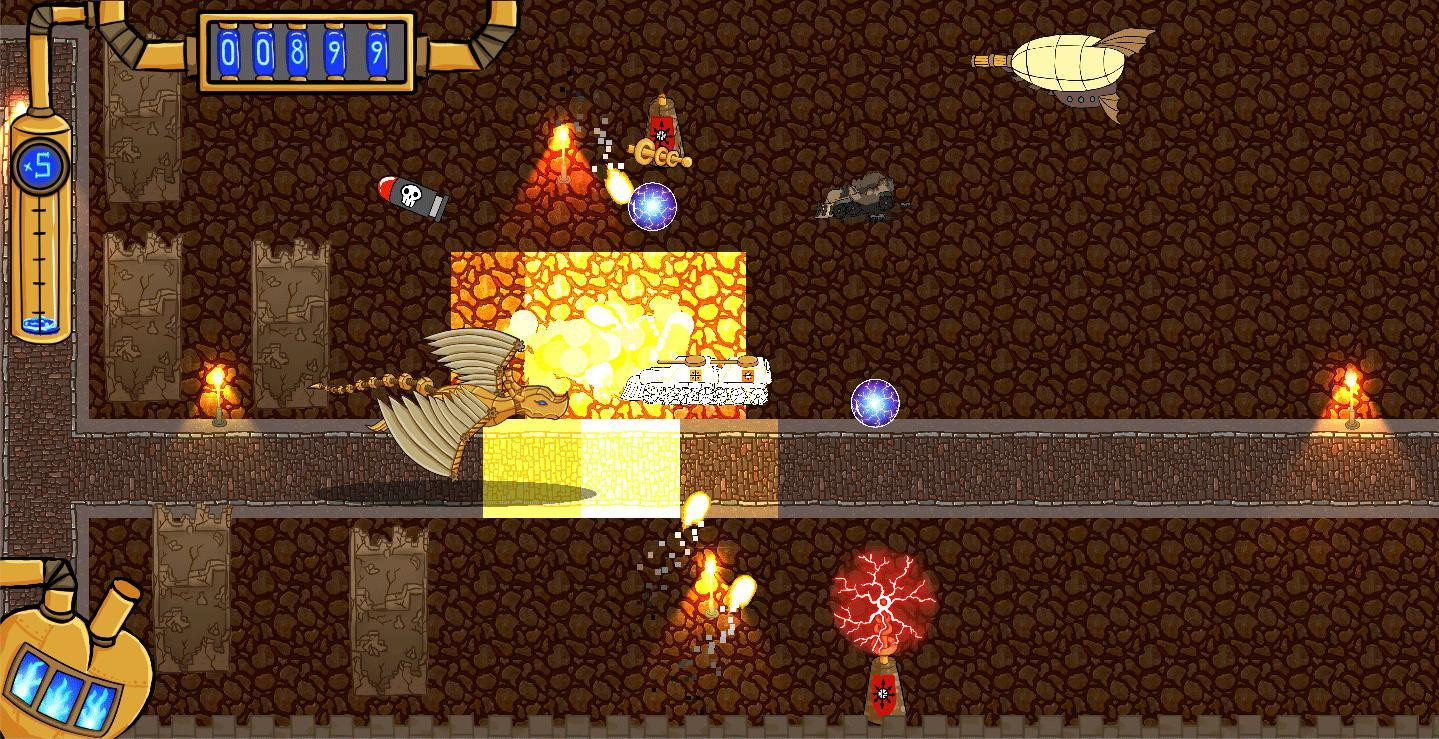The image size is (1439, 739).
Task: Click the blue plasma orb near the tank
Action: pyautogui.click(x=651, y=206)
